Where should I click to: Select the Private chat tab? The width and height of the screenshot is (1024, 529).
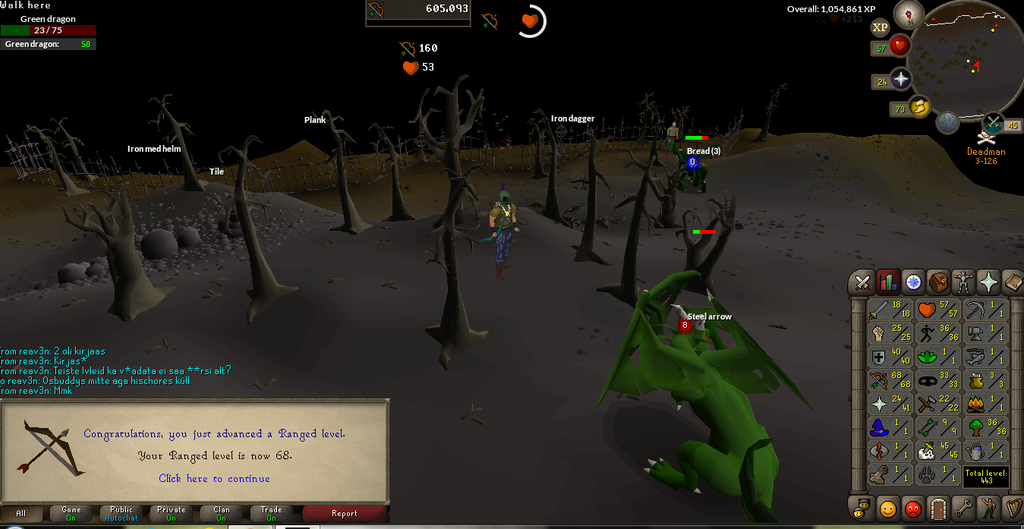171,513
